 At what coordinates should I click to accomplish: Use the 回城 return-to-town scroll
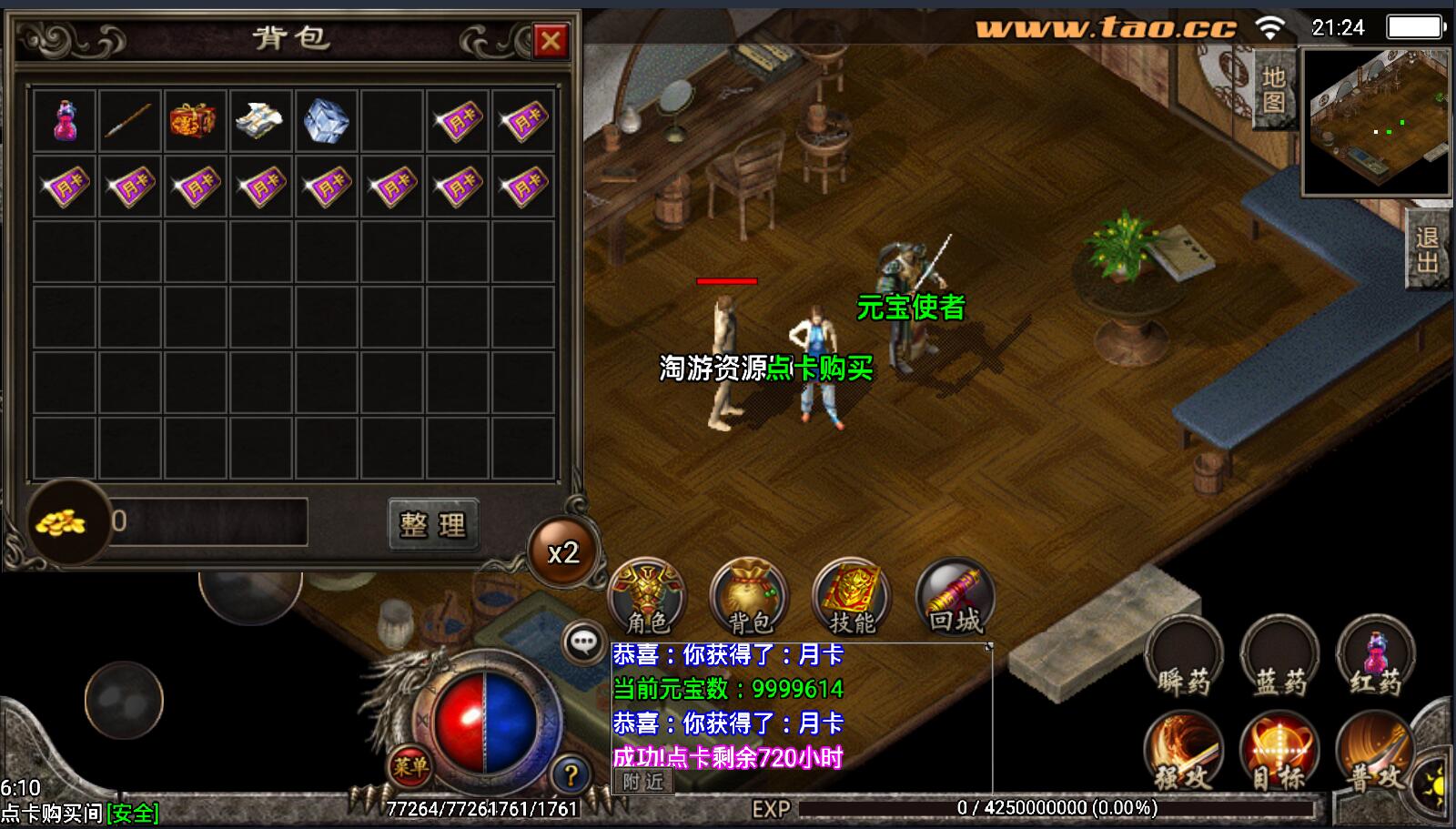point(955,596)
